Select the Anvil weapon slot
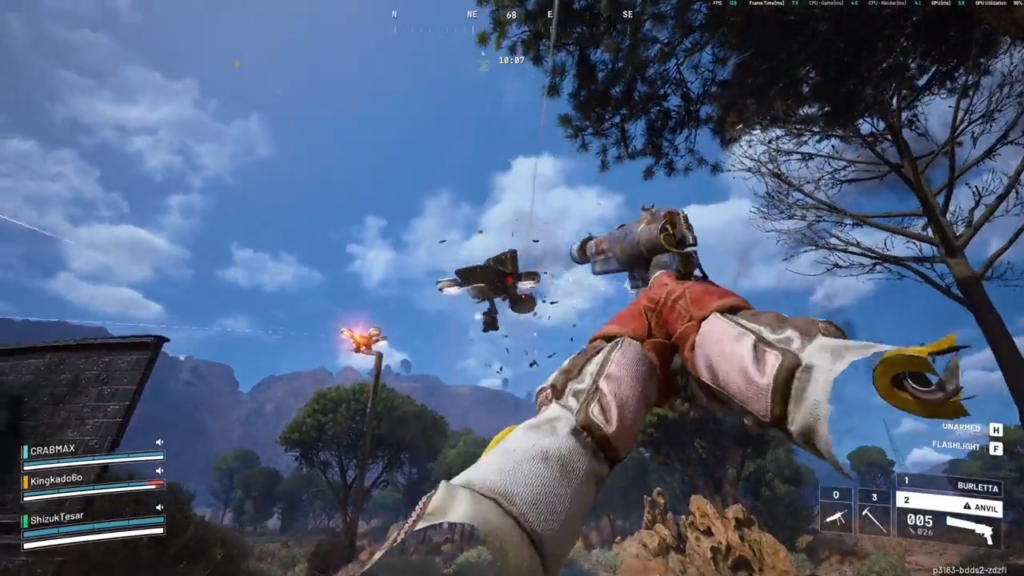This screenshot has height=576, width=1024. point(948,506)
